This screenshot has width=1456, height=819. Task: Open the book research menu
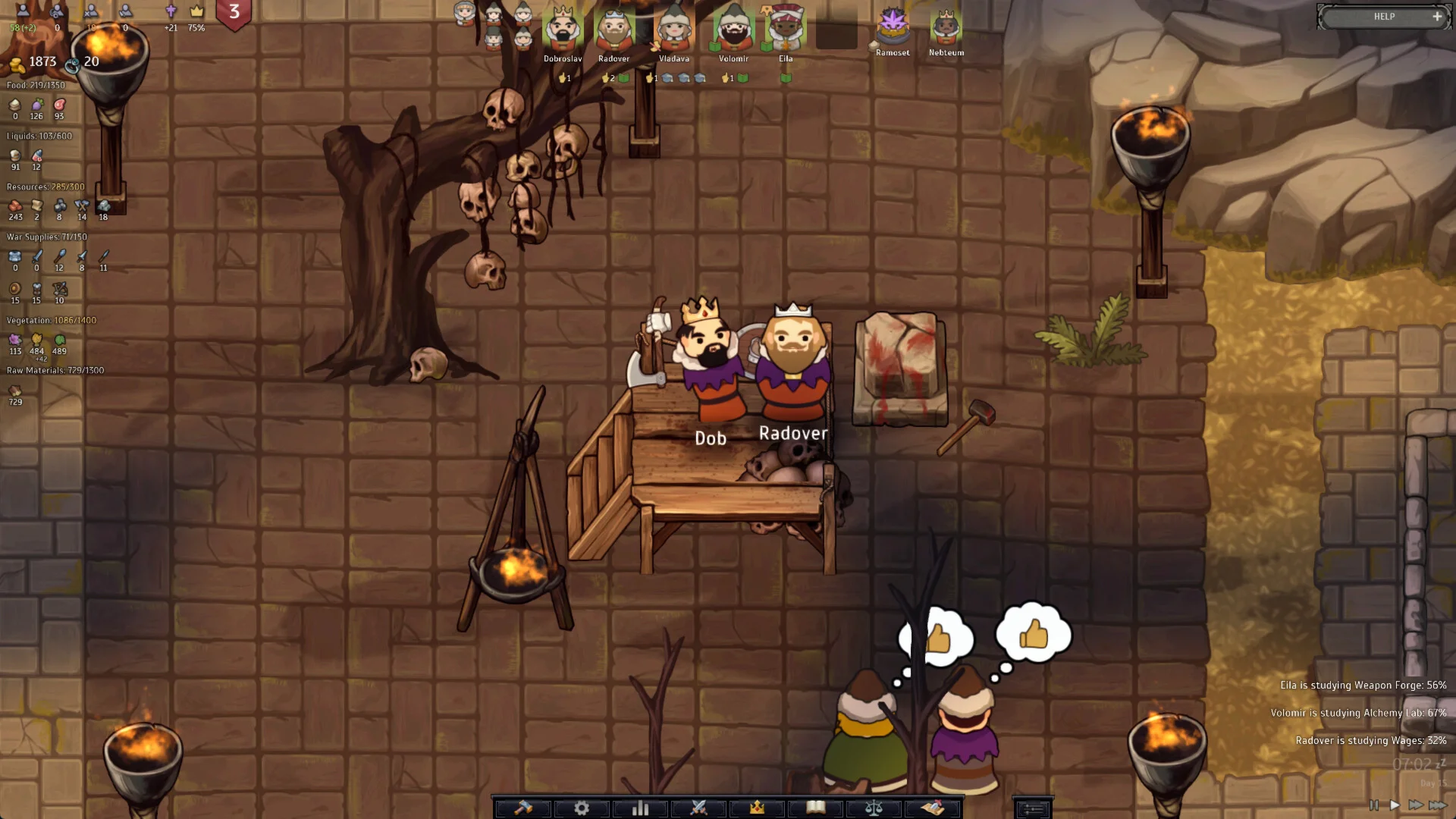(815, 808)
